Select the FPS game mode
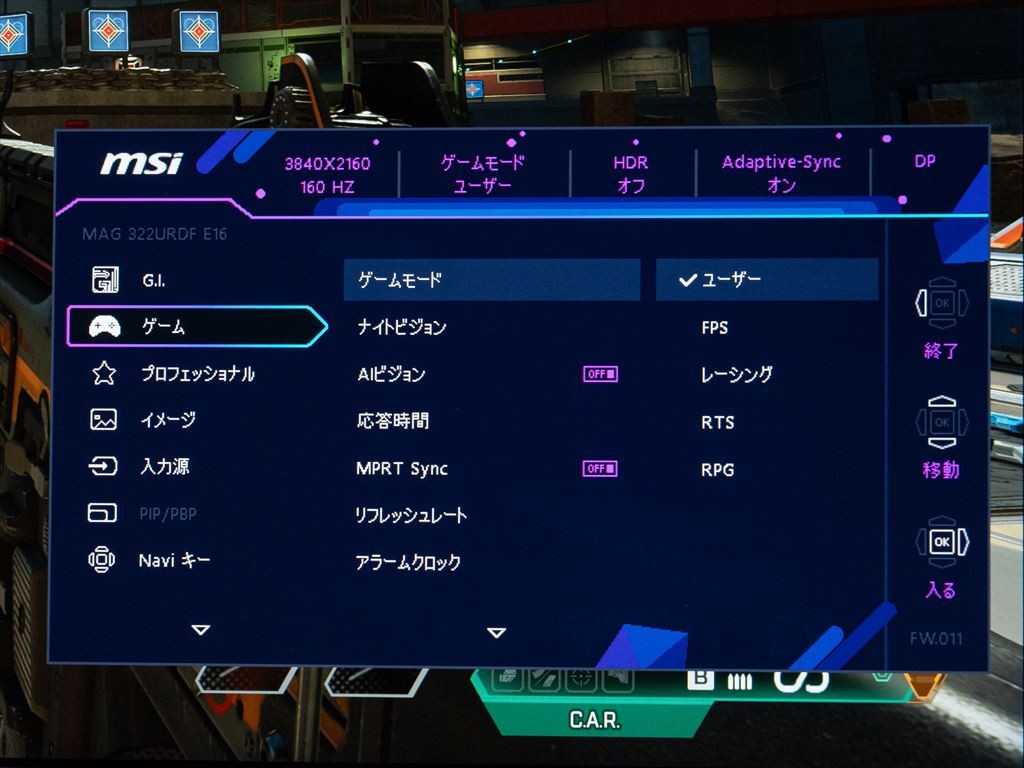 pyautogui.click(x=715, y=327)
